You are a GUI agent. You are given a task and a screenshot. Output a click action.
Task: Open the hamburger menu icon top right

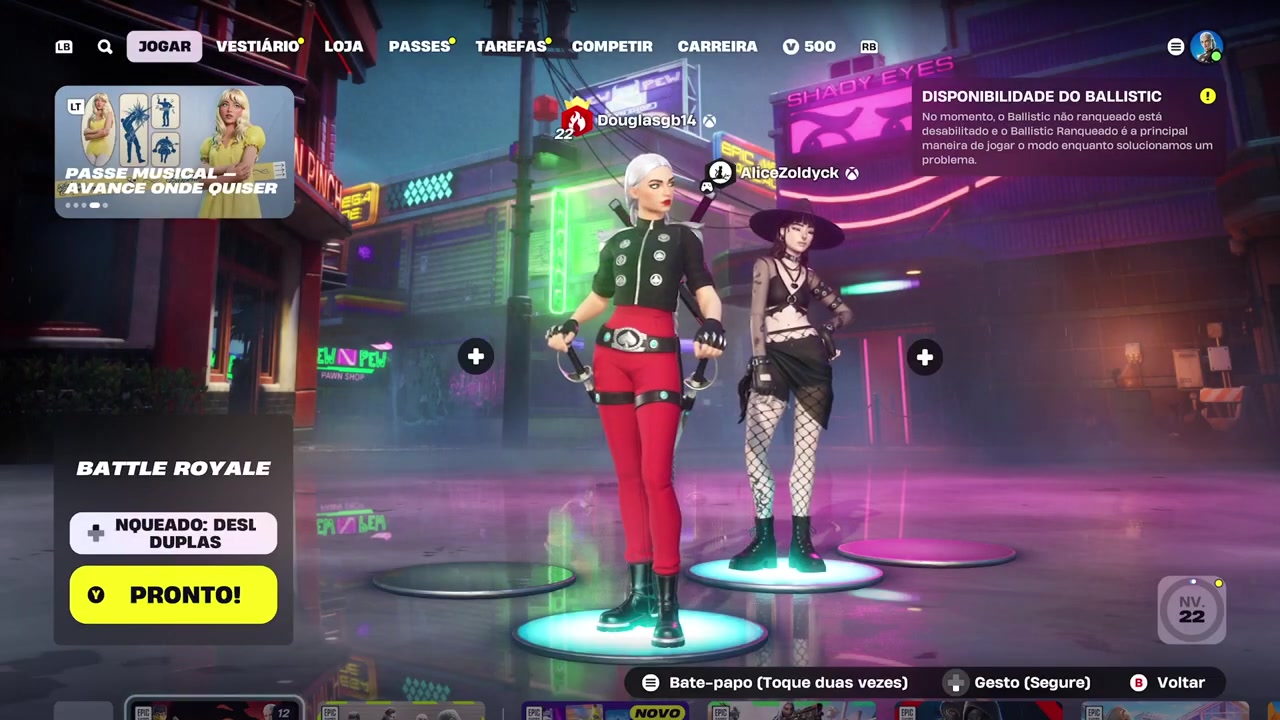pyautogui.click(x=1175, y=46)
